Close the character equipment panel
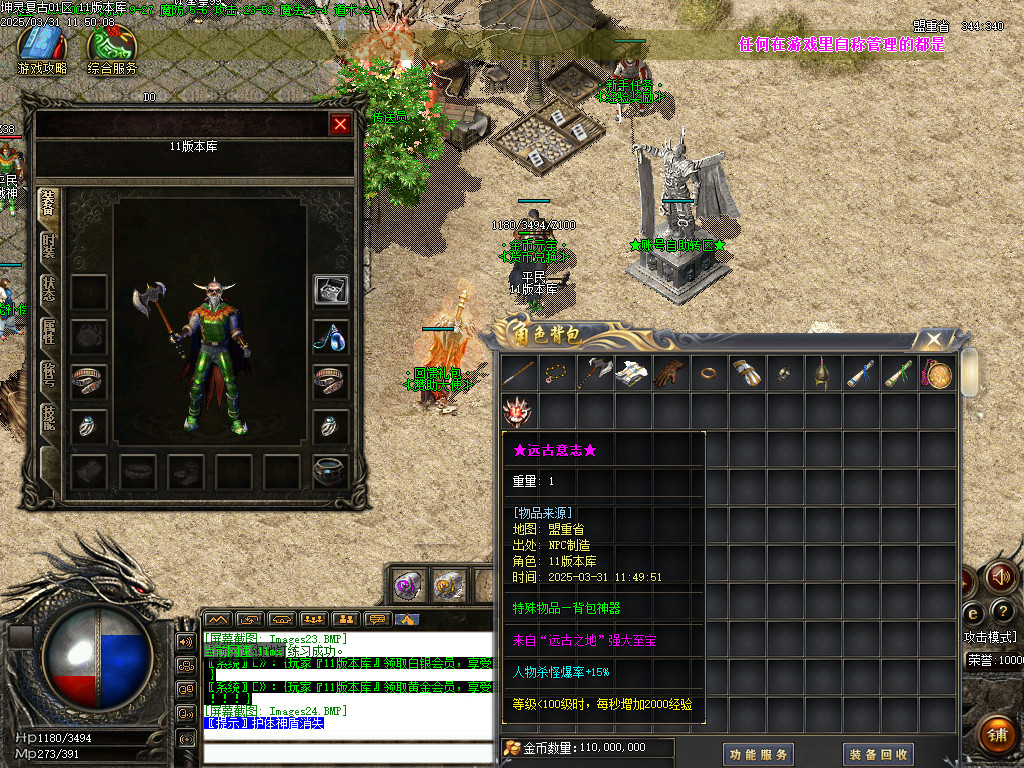The width and height of the screenshot is (1024, 768). [x=341, y=124]
